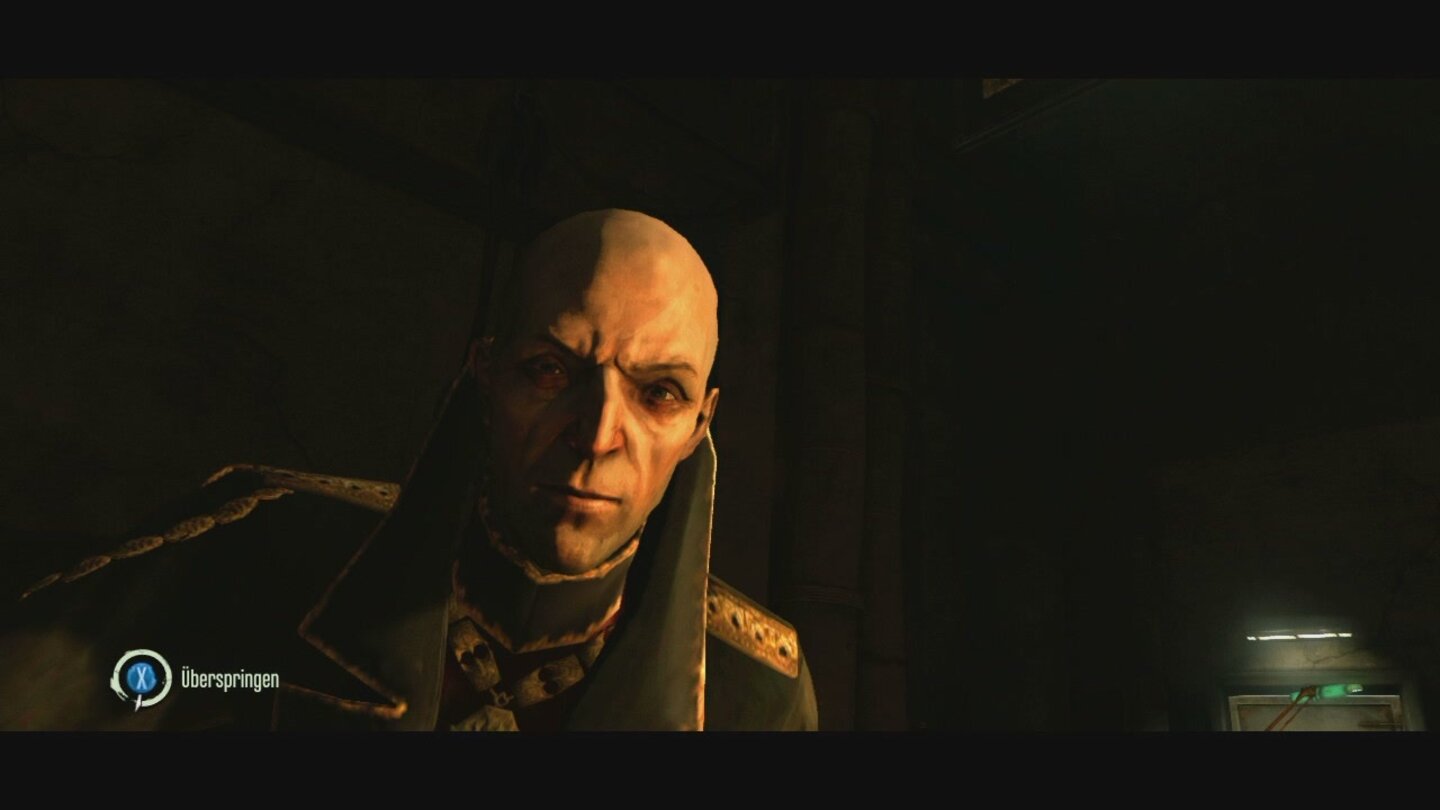Viewport: 1440px width, 810px height.
Task: Click the green glowing liquid inside the vial
Action: point(1330,690)
